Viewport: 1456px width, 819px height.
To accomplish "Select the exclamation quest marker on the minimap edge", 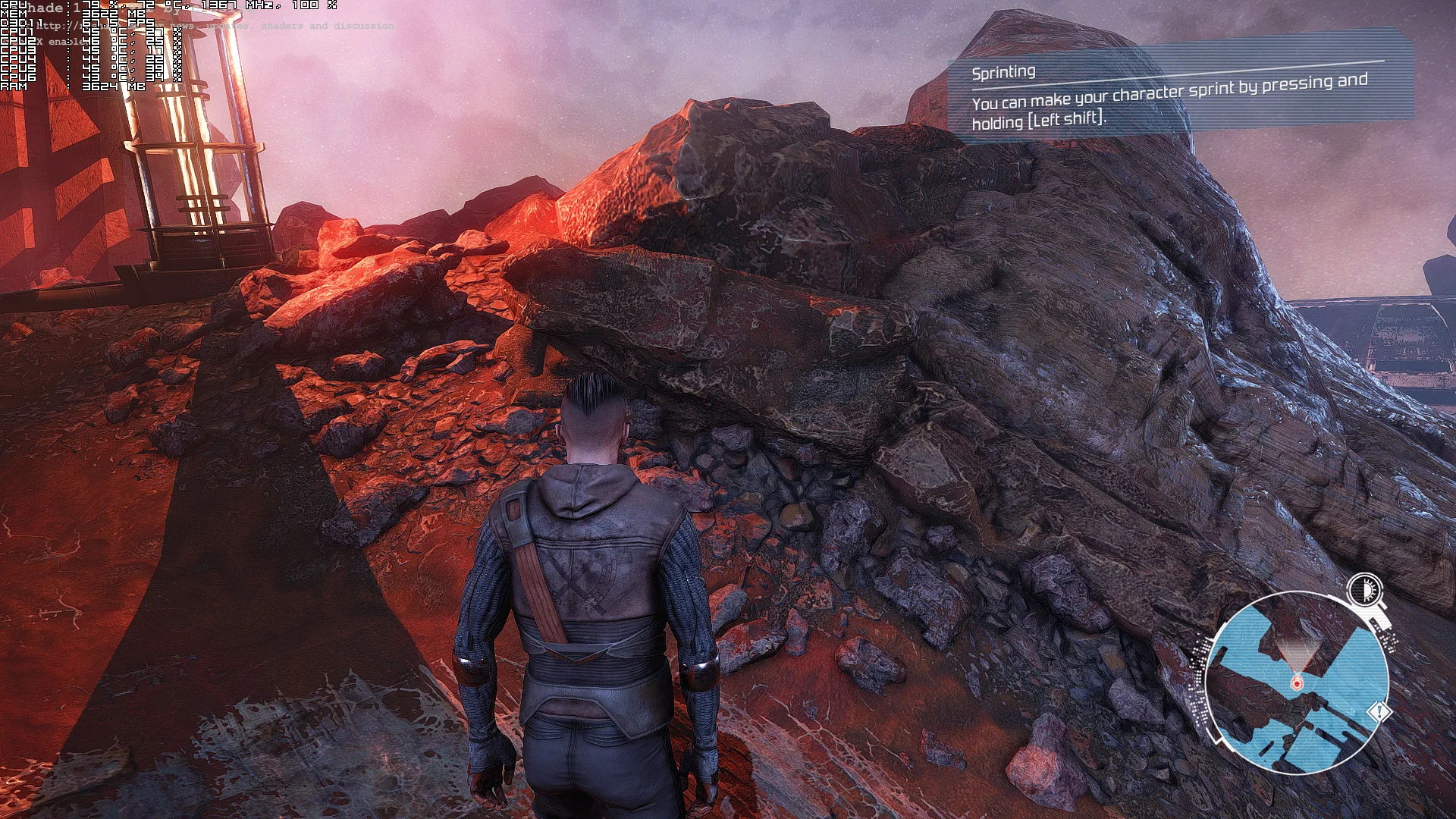I will (1378, 712).
